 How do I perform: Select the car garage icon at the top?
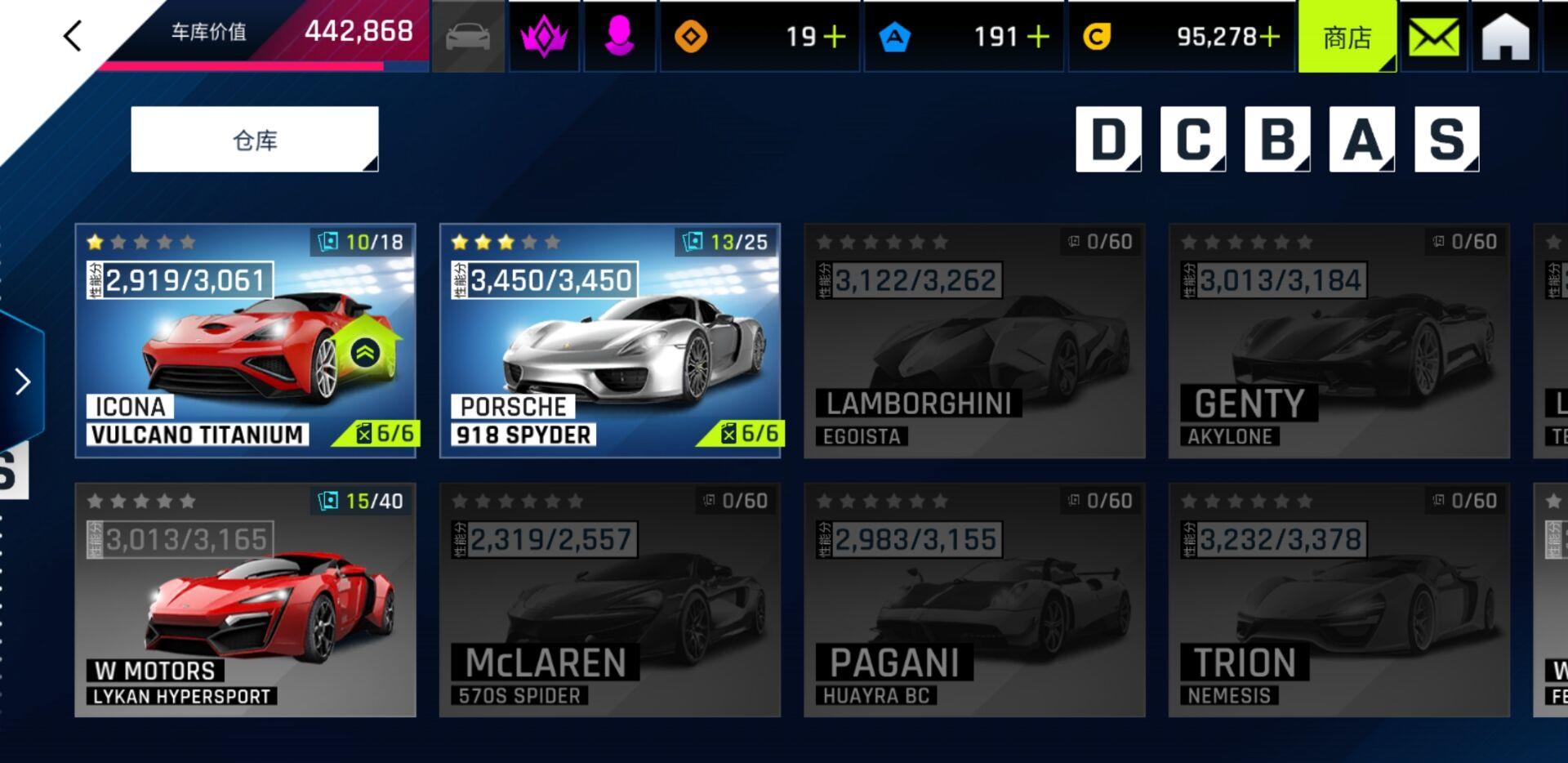pyautogui.click(x=468, y=36)
